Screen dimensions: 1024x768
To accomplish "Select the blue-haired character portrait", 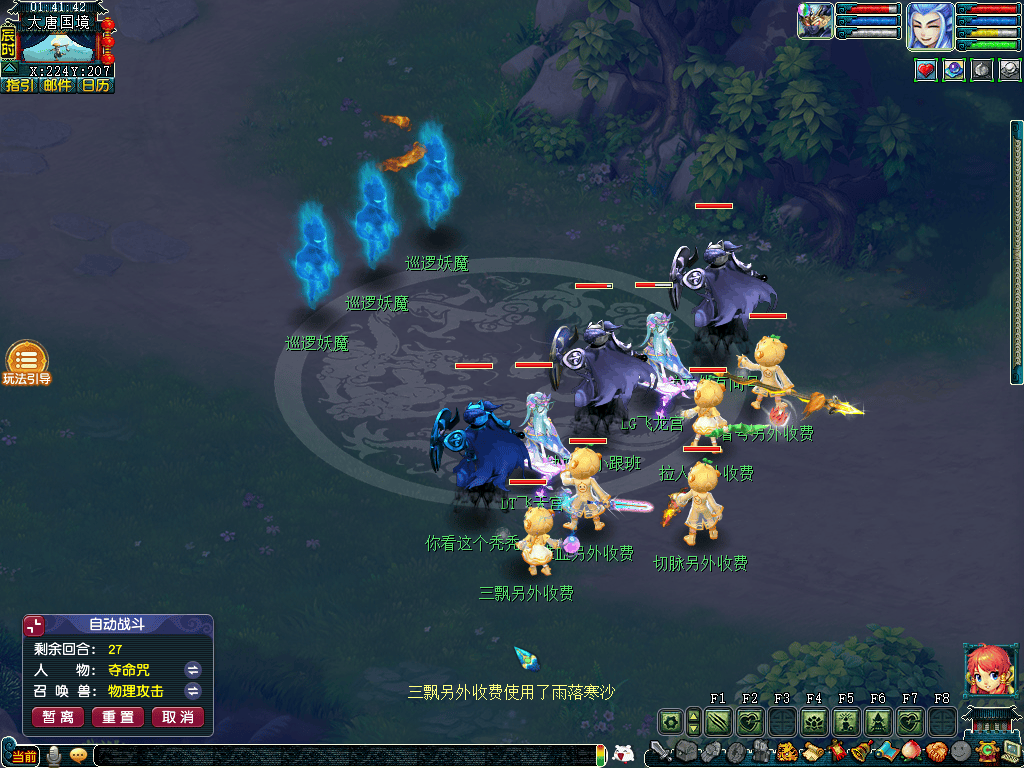I will point(929,26).
